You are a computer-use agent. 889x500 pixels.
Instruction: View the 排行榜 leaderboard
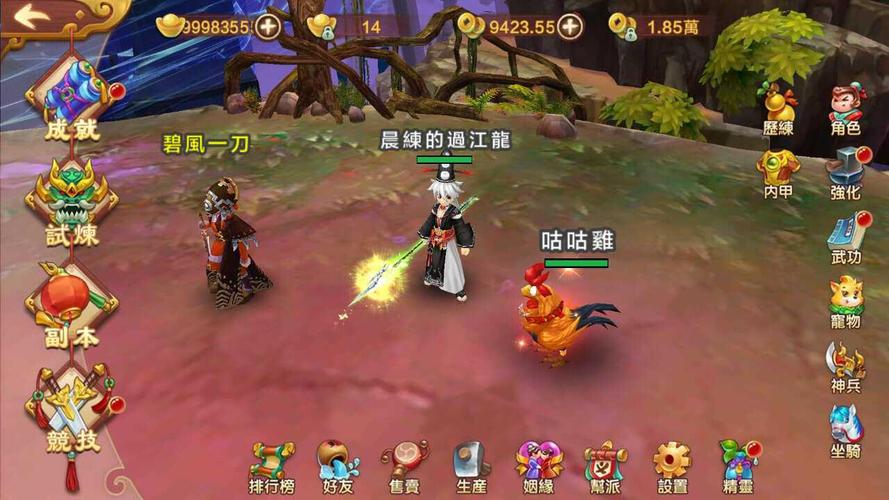271,466
